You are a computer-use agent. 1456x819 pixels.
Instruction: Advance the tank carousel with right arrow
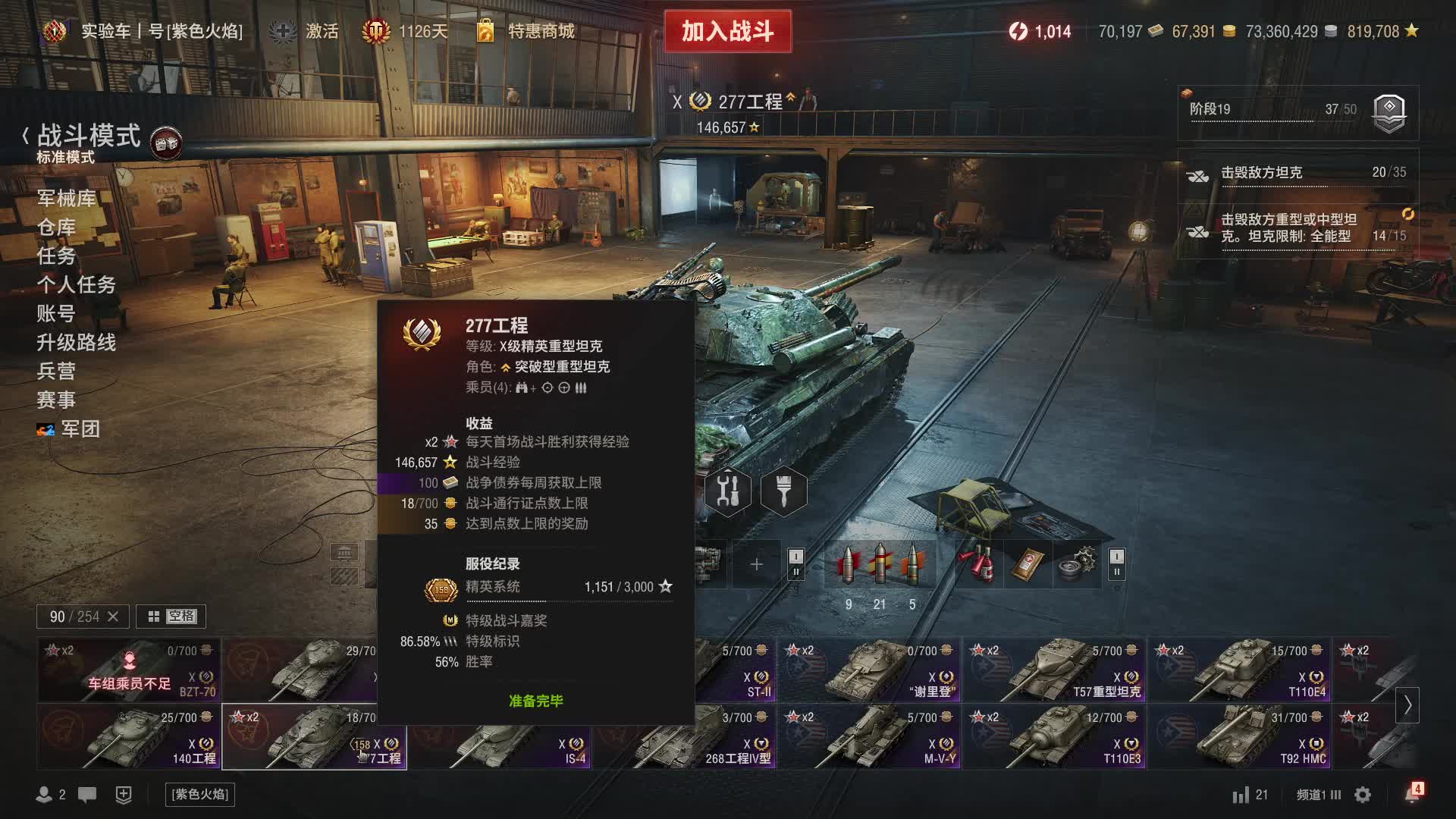(x=1407, y=705)
